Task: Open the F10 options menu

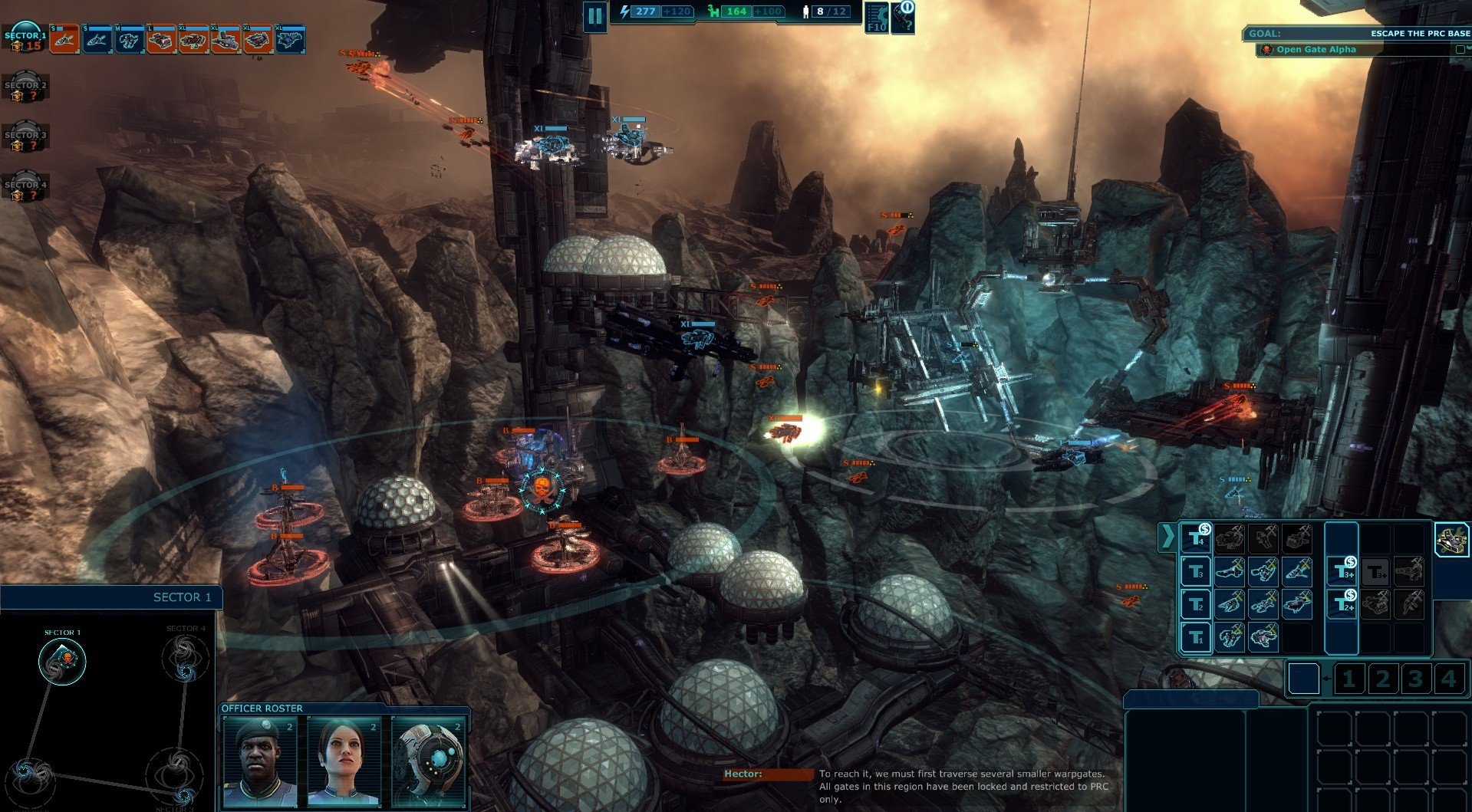Action: tap(877, 18)
